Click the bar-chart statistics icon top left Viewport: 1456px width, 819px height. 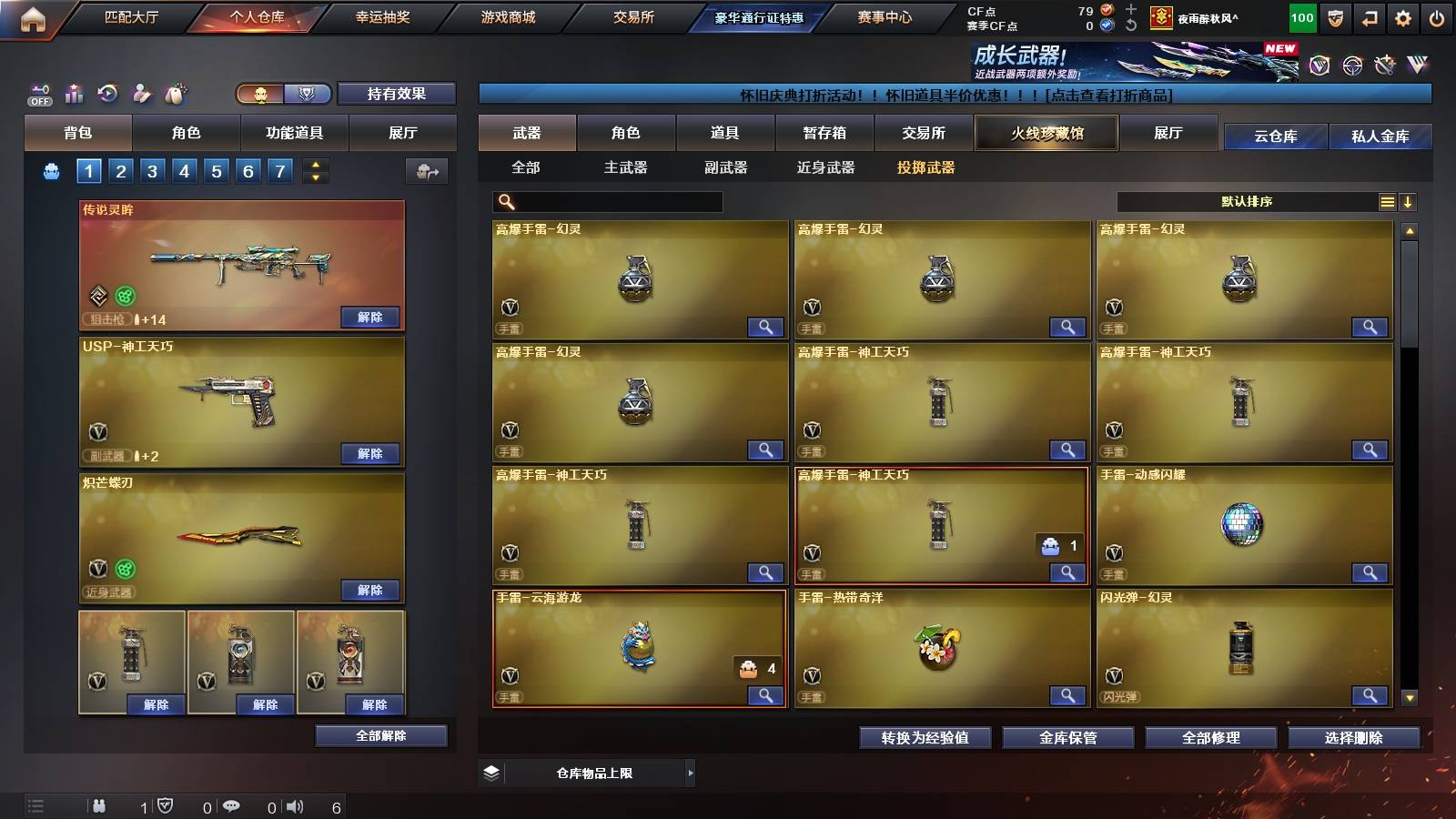click(74, 93)
